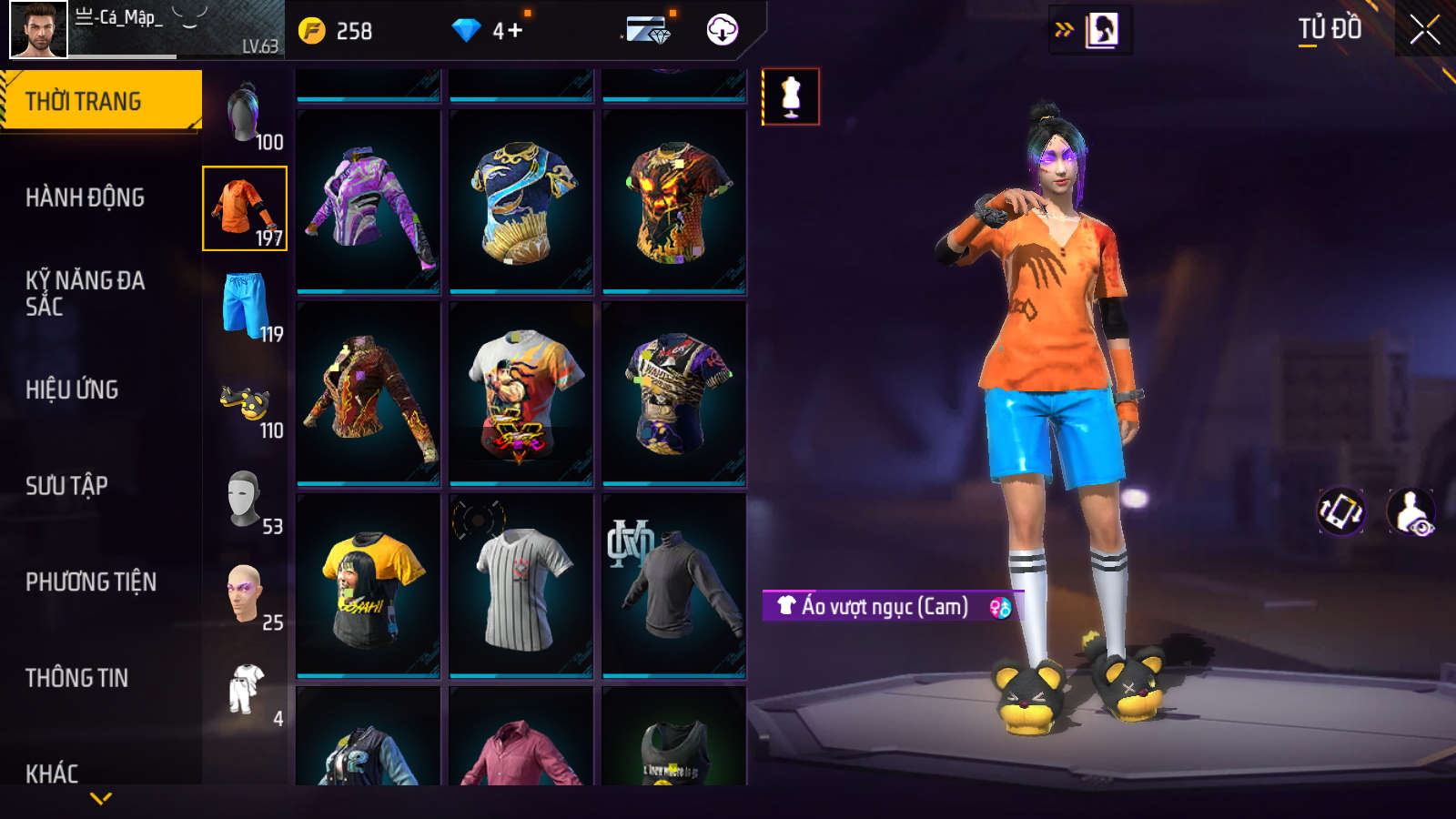Switch to the HIỆU ỨNG section

[x=72, y=389]
